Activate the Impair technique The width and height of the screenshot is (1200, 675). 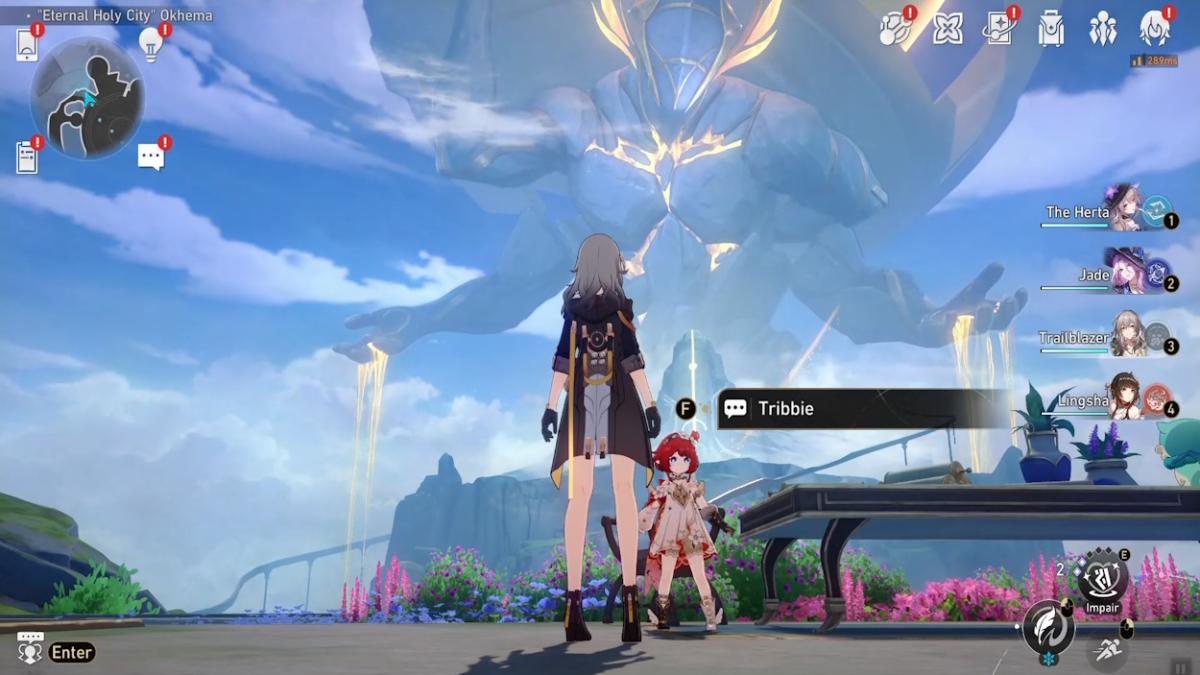click(1101, 577)
